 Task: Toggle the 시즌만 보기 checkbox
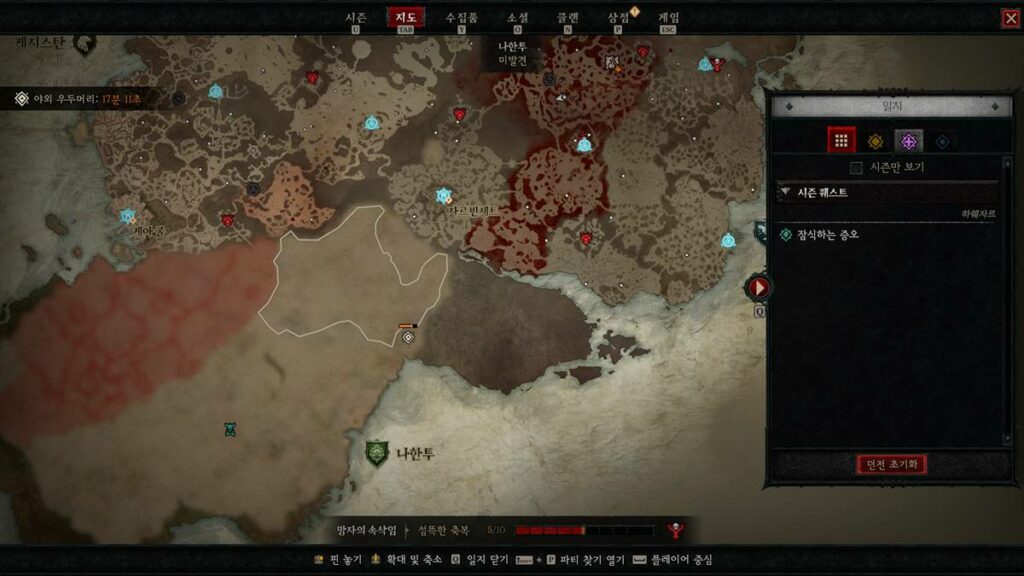coord(856,168)
